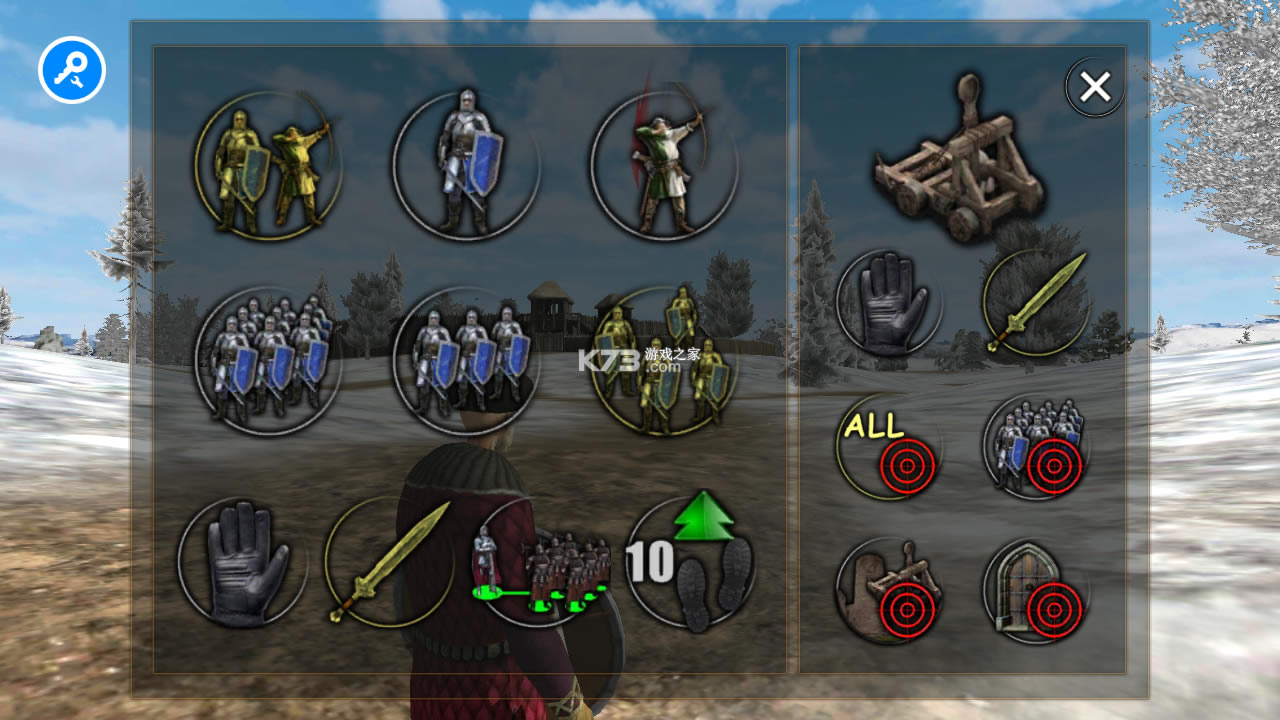The image size is (1280, 720).
Task: Close the battle command panel
Action: (1094, 87)
